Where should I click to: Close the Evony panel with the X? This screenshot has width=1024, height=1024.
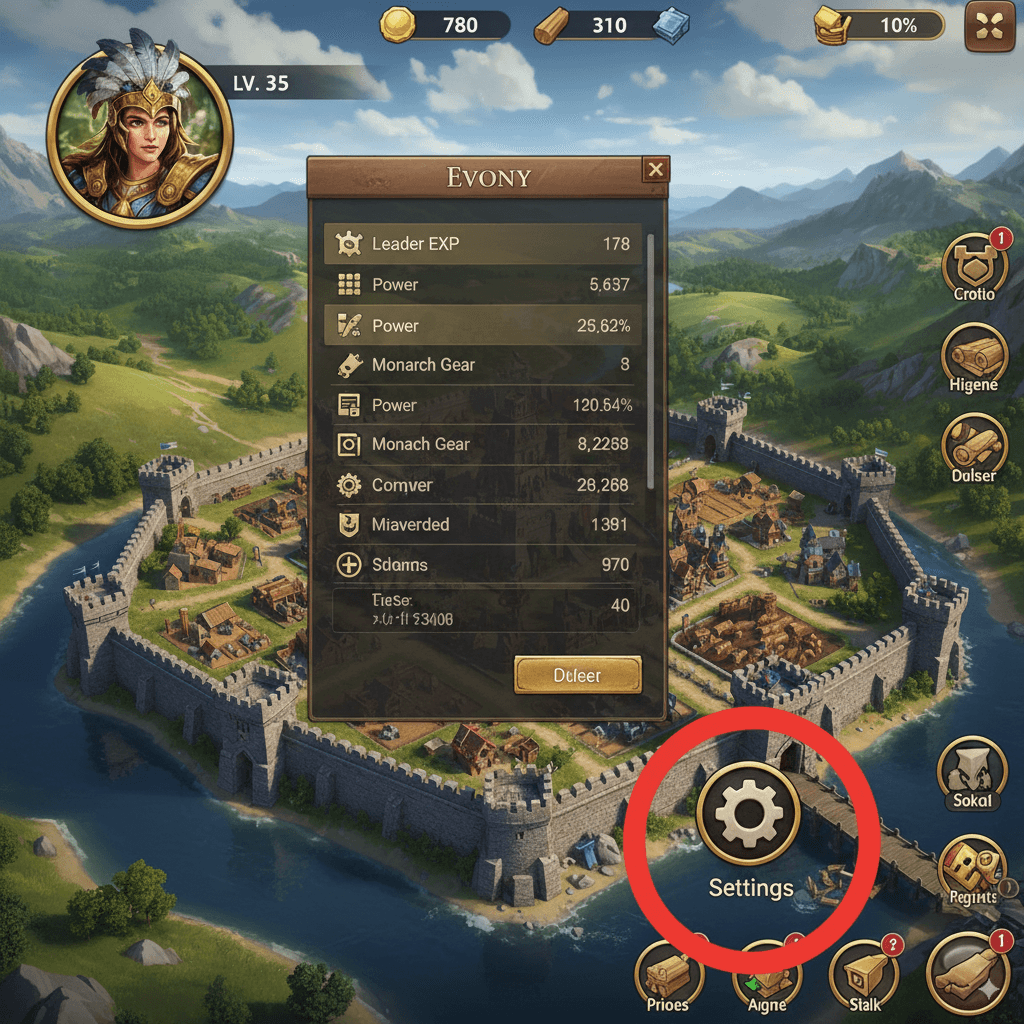coord(655,170)
